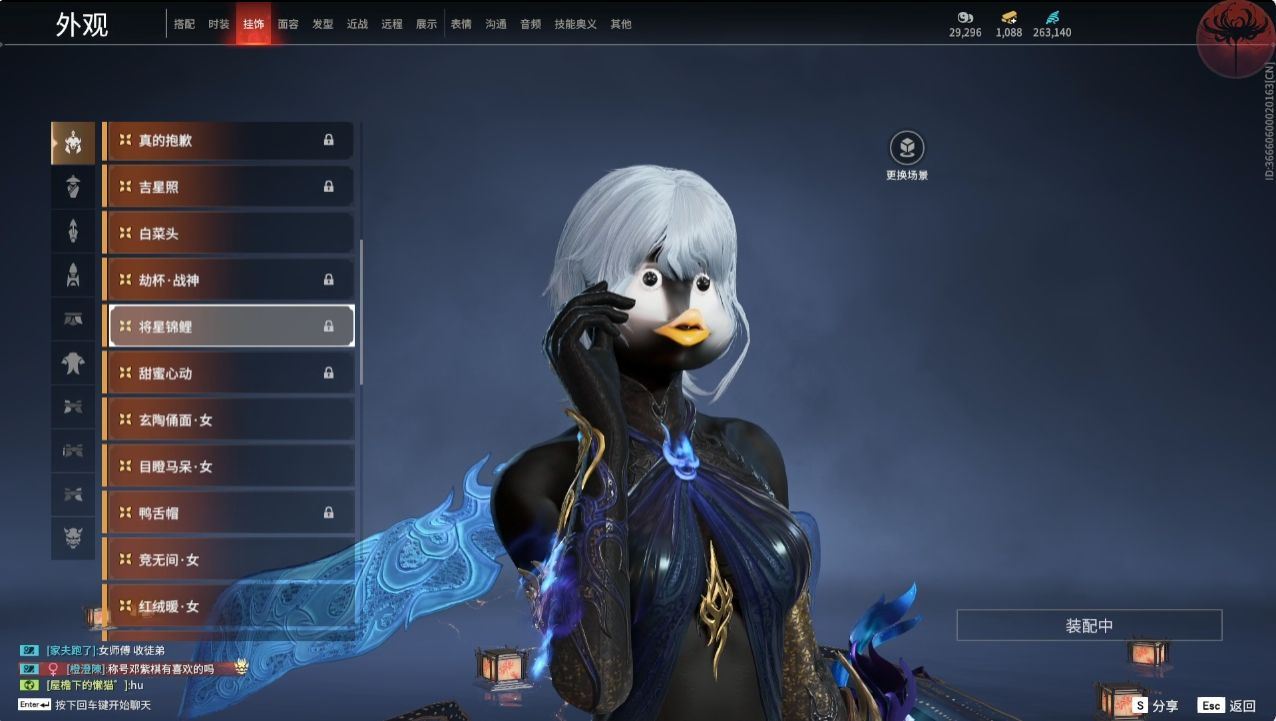Select the 目瞪马呆·女 accessory
The height and width of the screenshot is (721, 1276).
[x=229, y=466]
